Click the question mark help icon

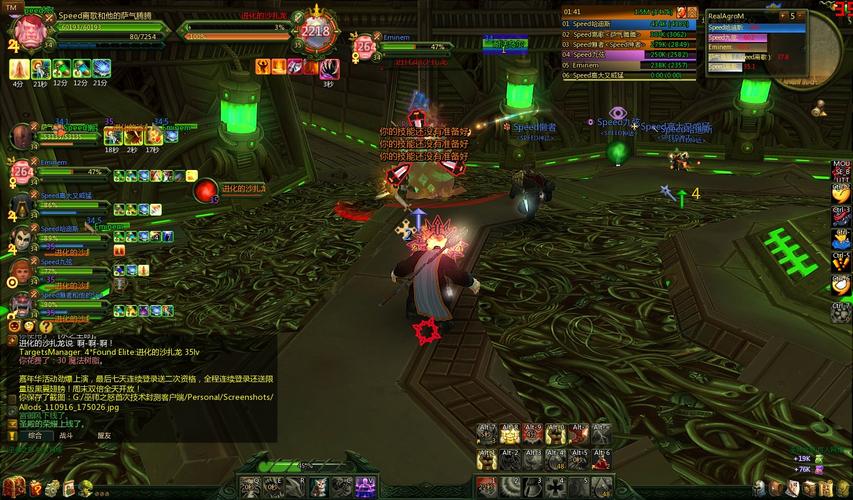[46, 326]
